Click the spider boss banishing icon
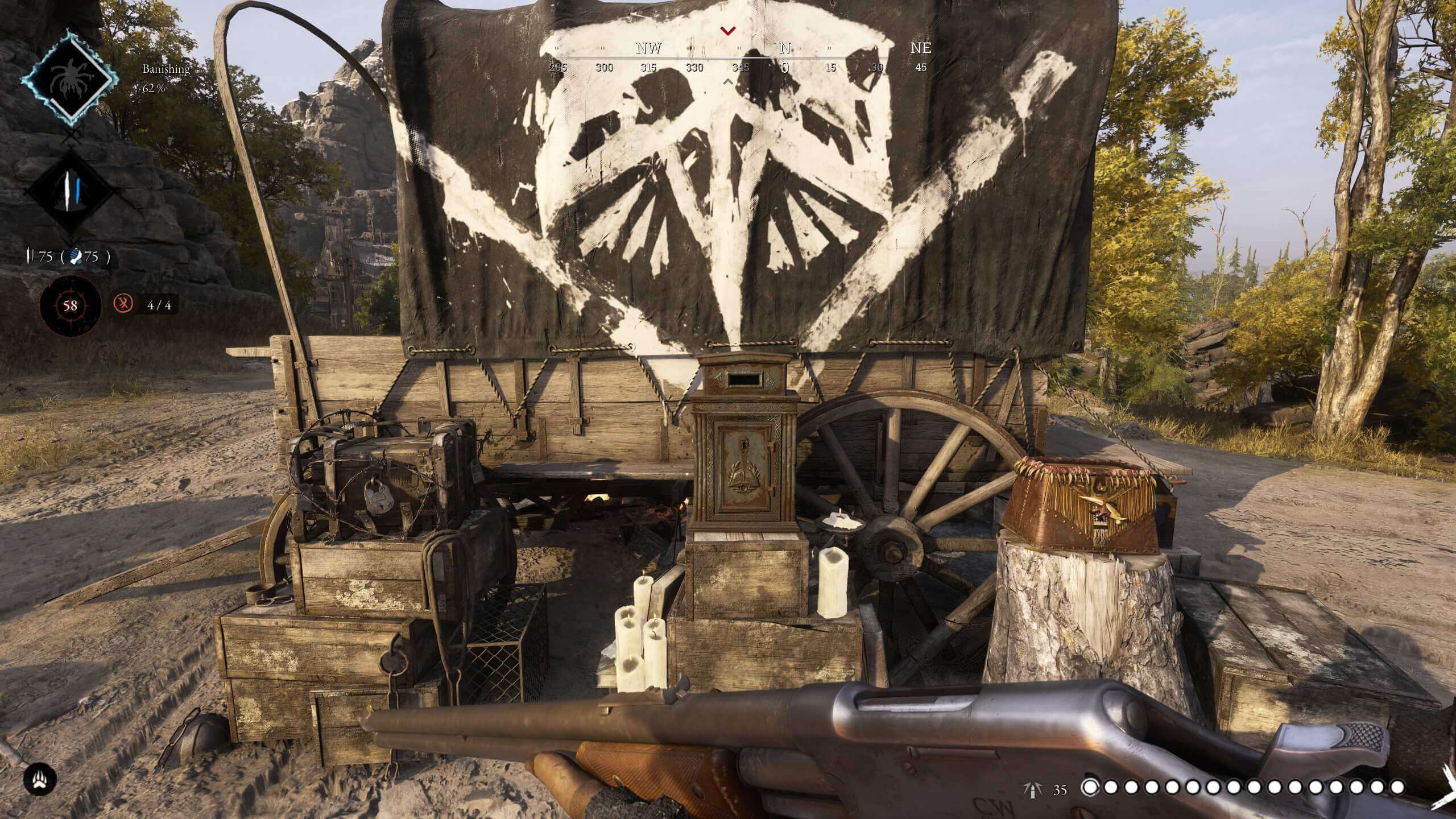Viewport: 1456px width, 819px height. (x=67, y=77)
